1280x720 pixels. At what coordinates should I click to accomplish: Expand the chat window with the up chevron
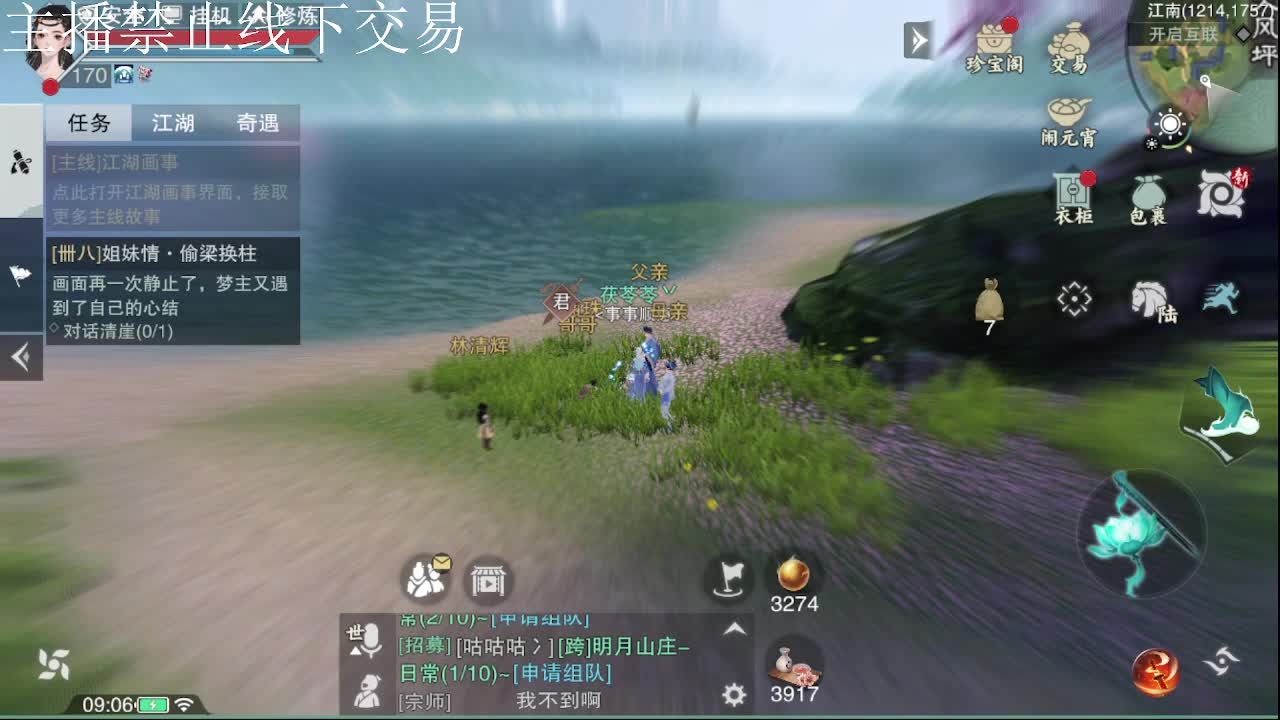[733, 629]
